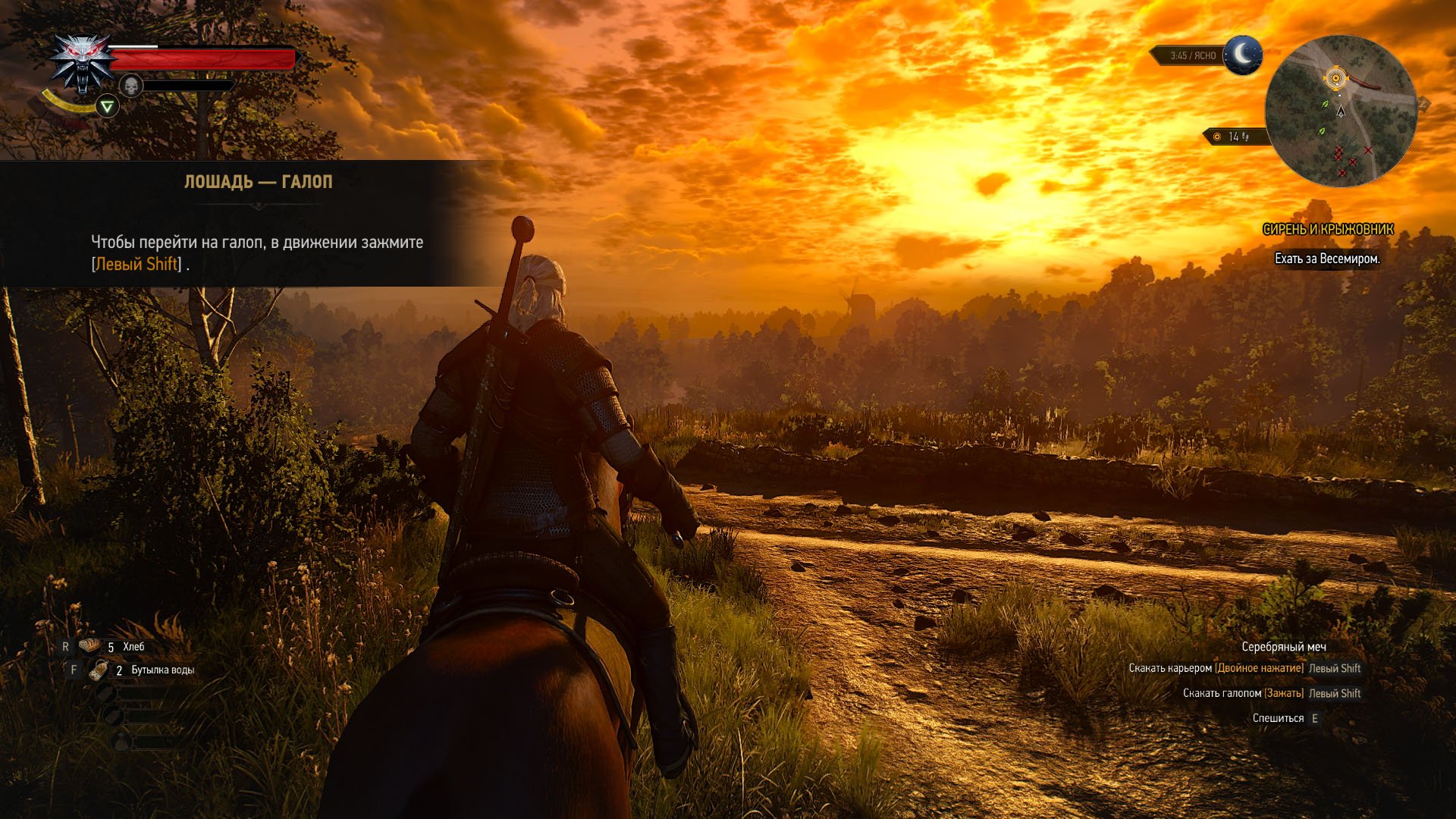Click the moon time-of-day icon
This screenshot has height=819, width=1456.
click(1243, 55)
